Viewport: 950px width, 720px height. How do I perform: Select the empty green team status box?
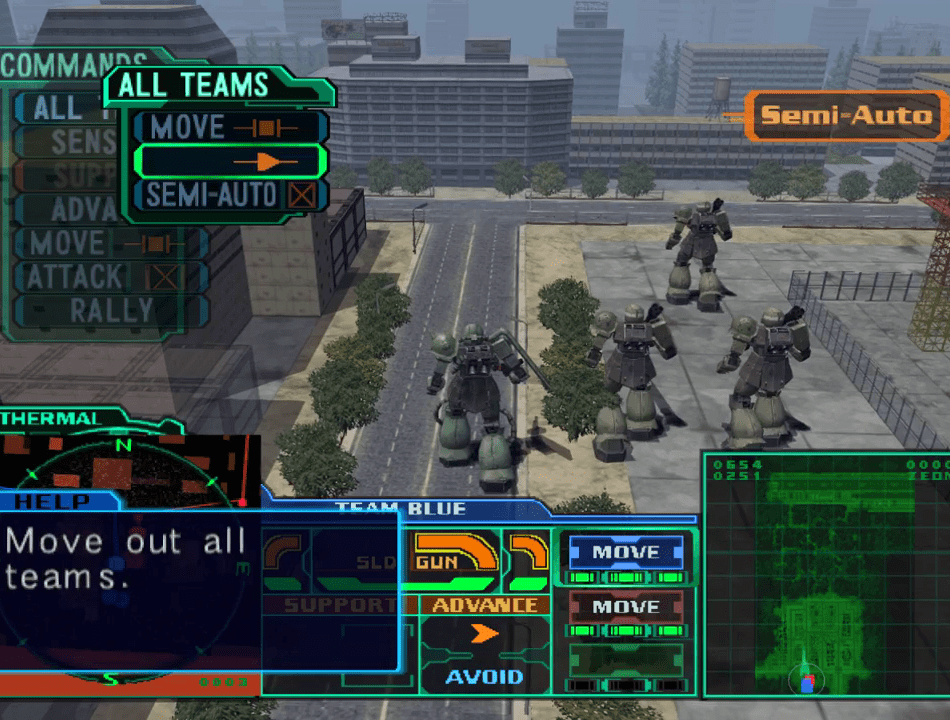click(626, 661)
